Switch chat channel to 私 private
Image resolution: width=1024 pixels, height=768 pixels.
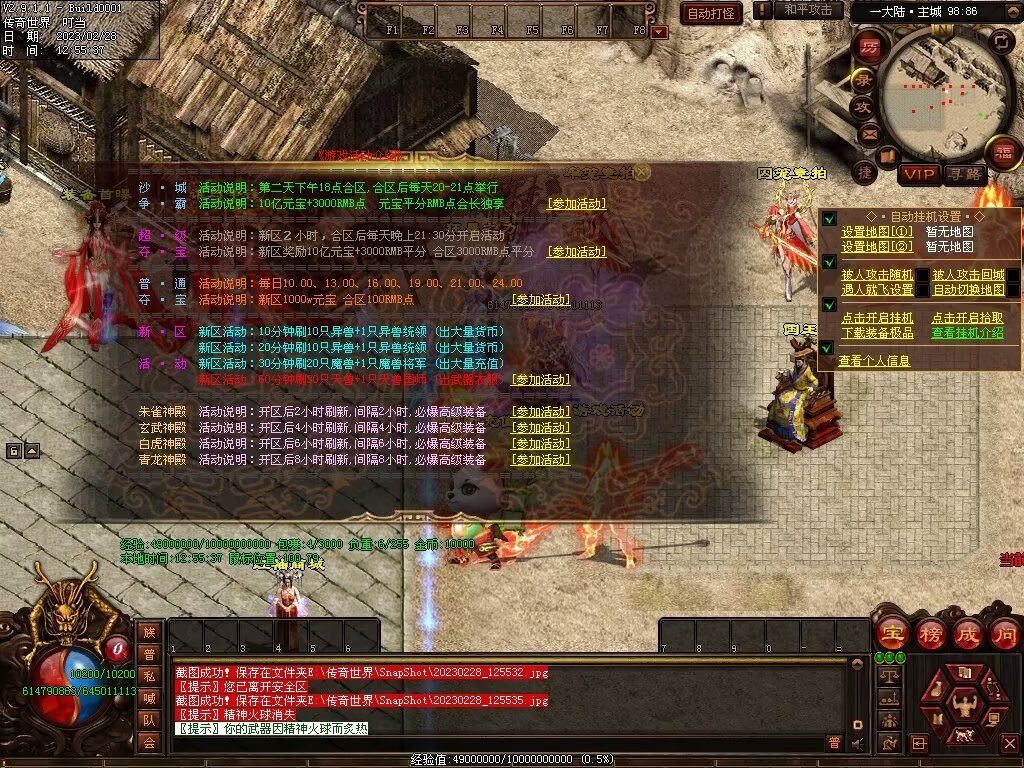[149, 675]
